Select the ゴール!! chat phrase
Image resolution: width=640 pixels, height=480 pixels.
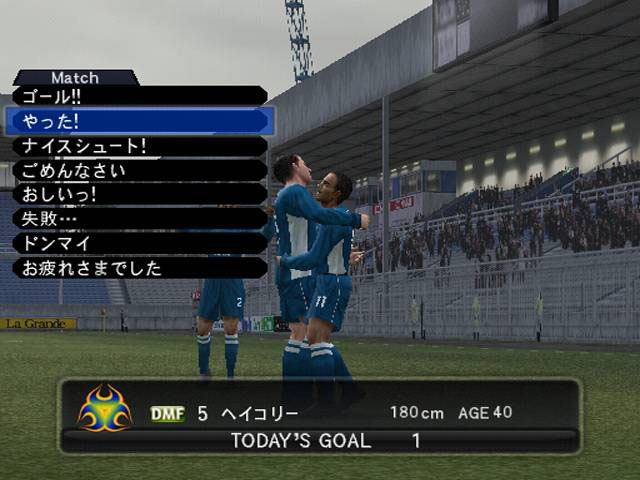point(138,97)
